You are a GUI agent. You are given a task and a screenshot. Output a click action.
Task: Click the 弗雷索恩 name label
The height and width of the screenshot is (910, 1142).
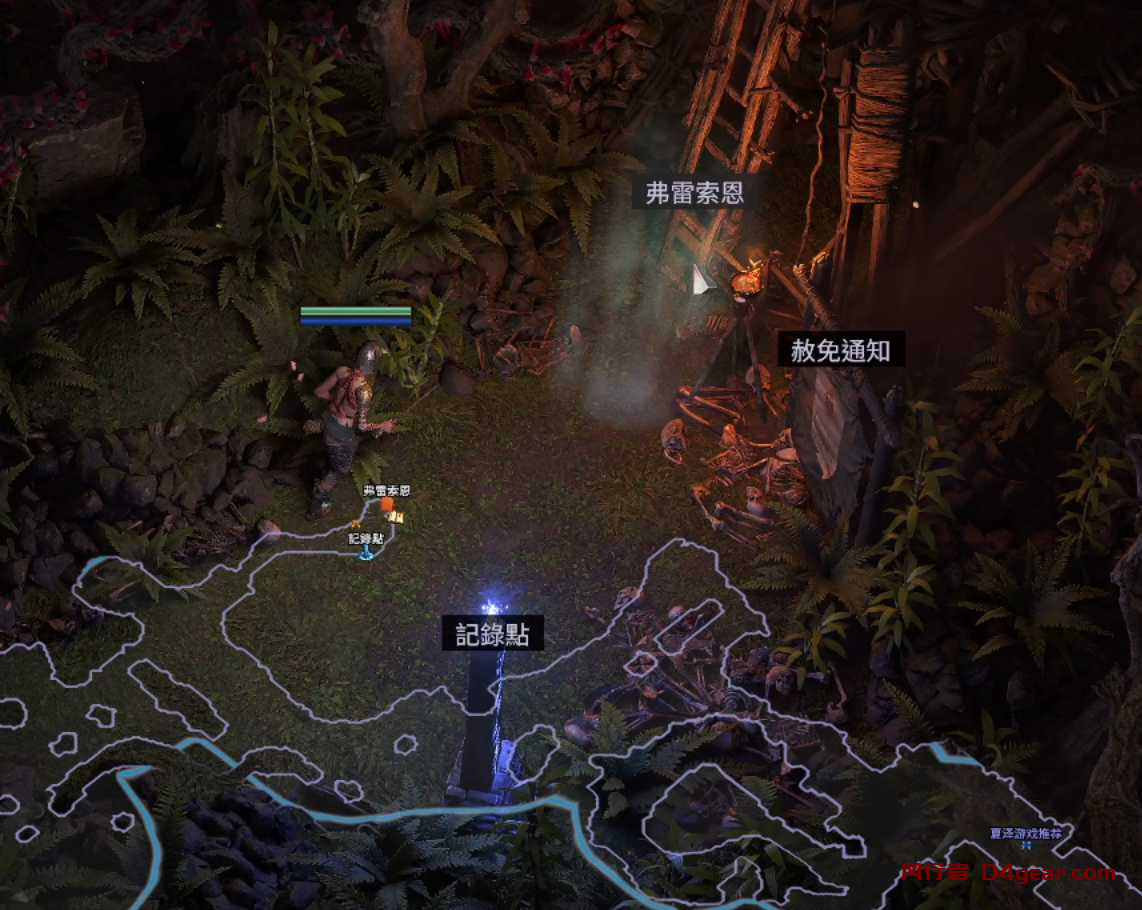(694, 193)
